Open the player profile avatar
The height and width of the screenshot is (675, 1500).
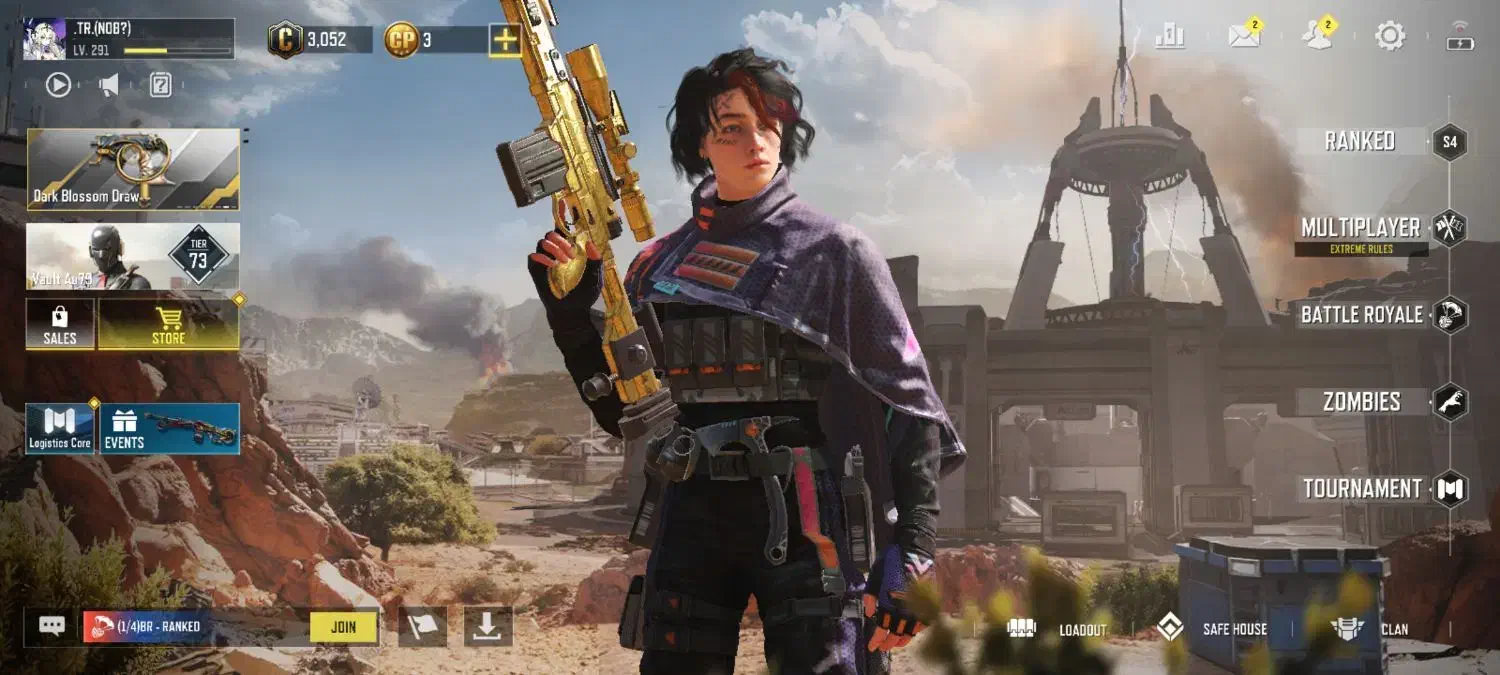pyautogui.click(x=44, y=39)
